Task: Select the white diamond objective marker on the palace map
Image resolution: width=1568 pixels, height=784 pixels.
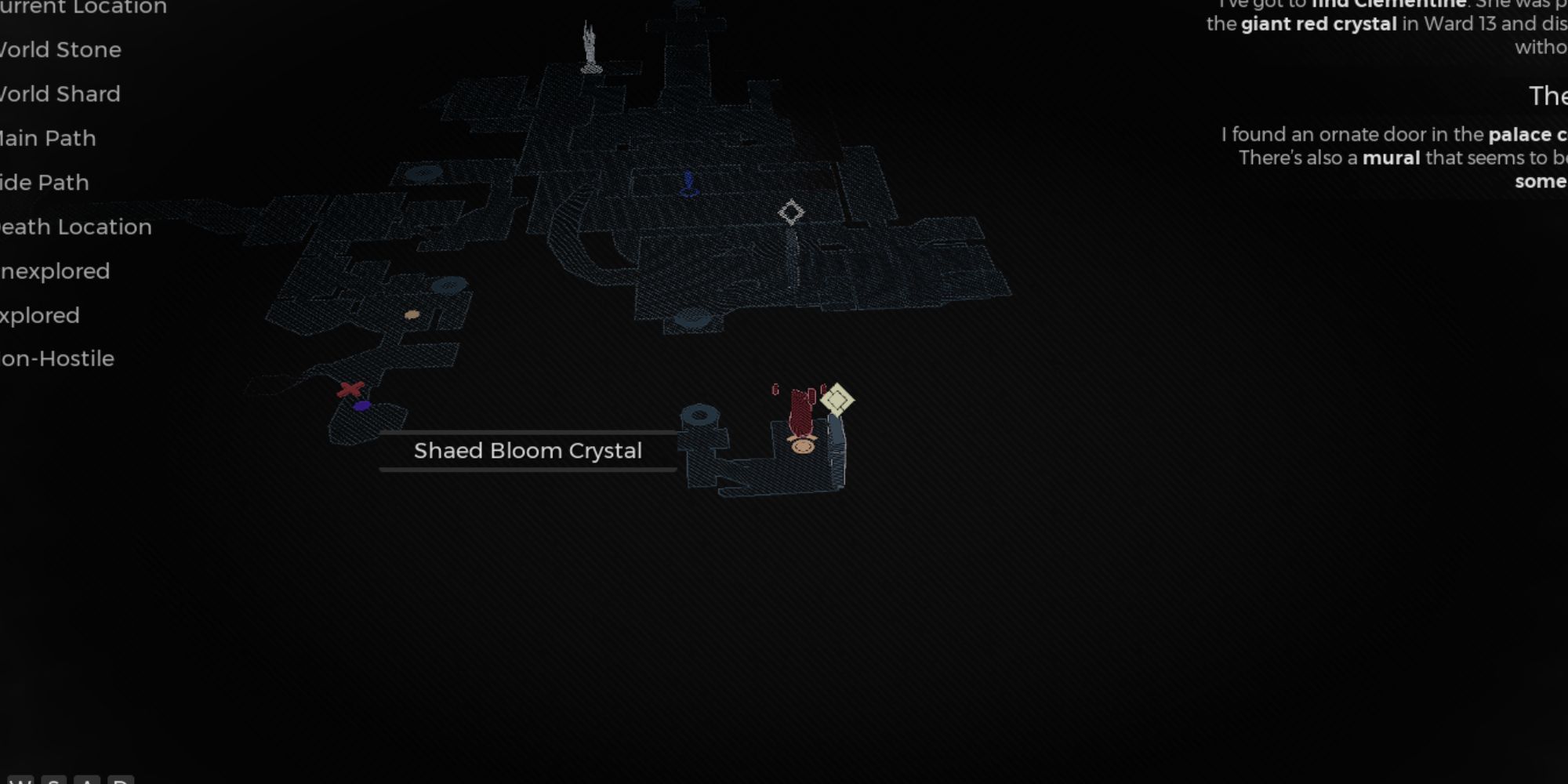Action: pos(792,212)
